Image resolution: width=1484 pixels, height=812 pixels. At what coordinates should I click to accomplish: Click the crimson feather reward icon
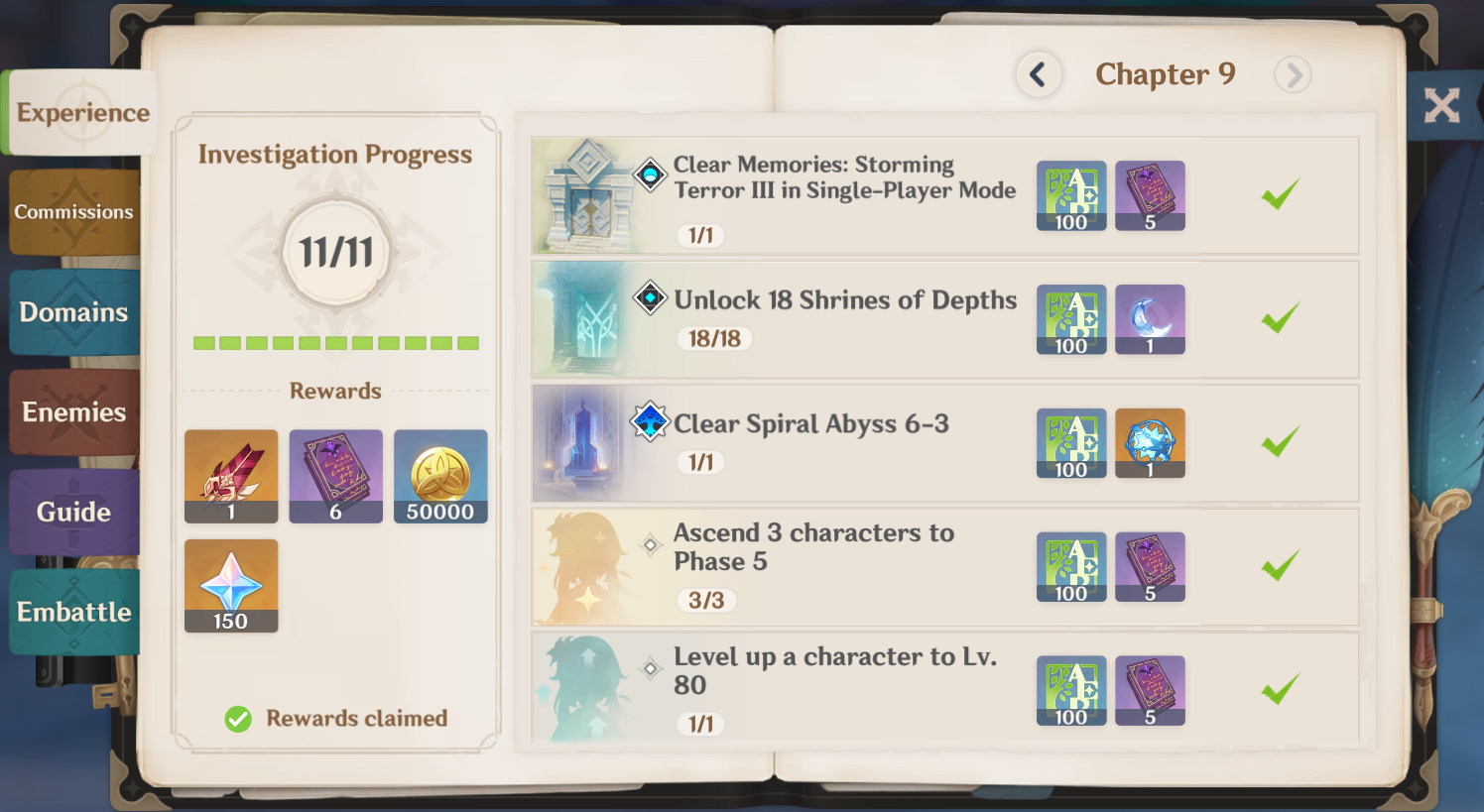pos(231,476)
